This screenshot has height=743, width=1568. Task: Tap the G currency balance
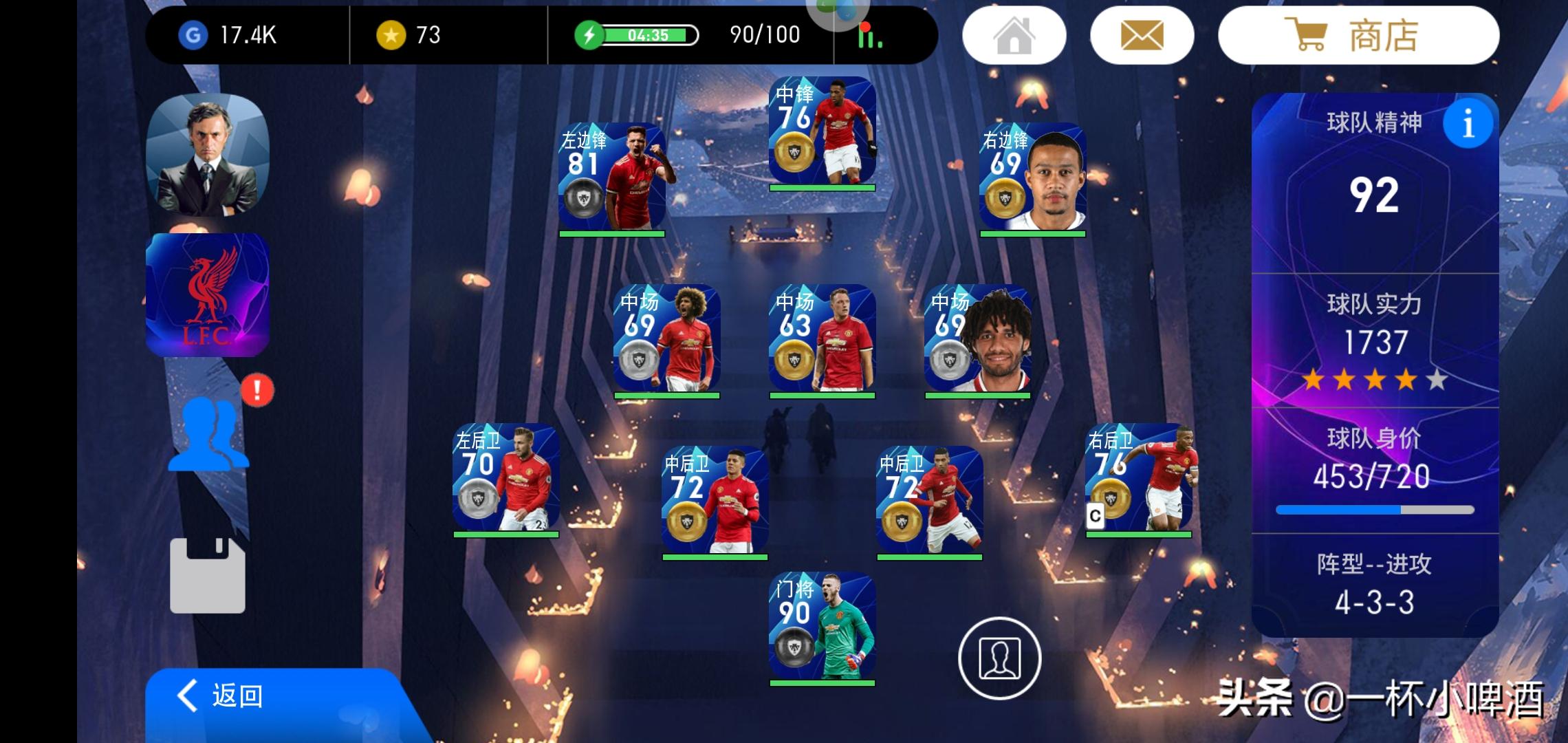tap(229, 35)
